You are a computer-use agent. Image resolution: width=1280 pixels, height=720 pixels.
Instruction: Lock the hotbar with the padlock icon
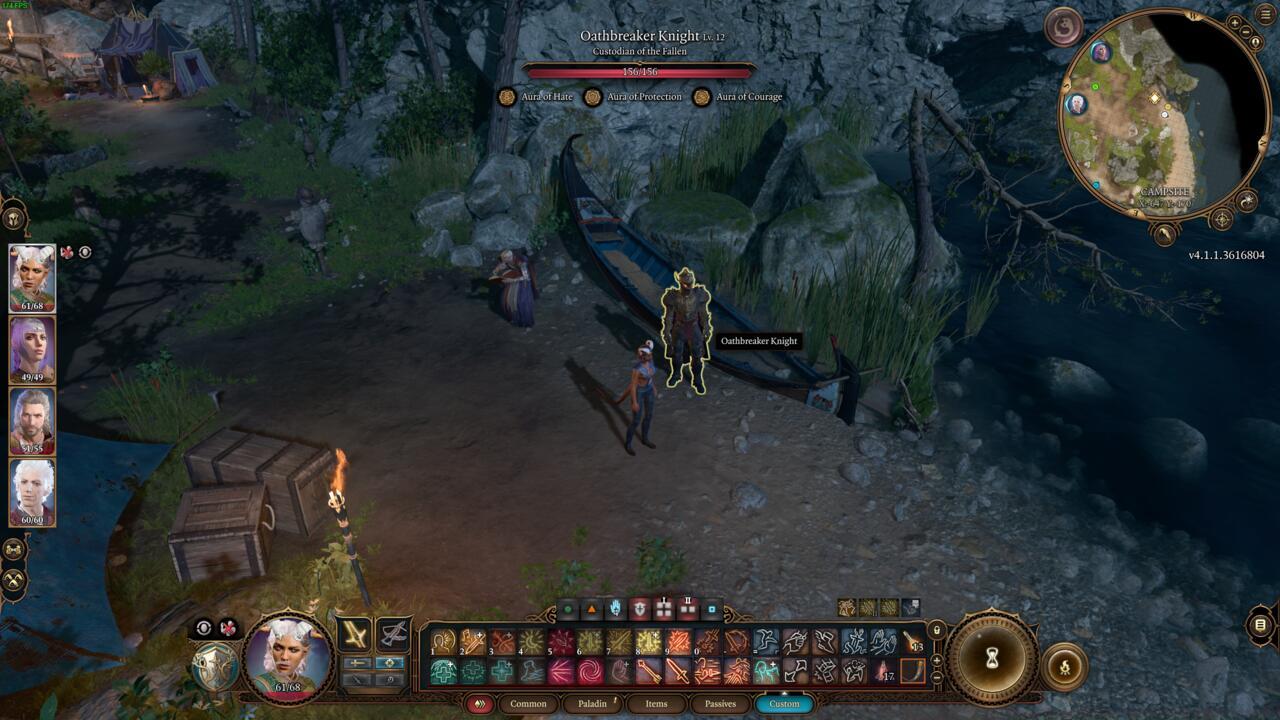click(936, 631)
